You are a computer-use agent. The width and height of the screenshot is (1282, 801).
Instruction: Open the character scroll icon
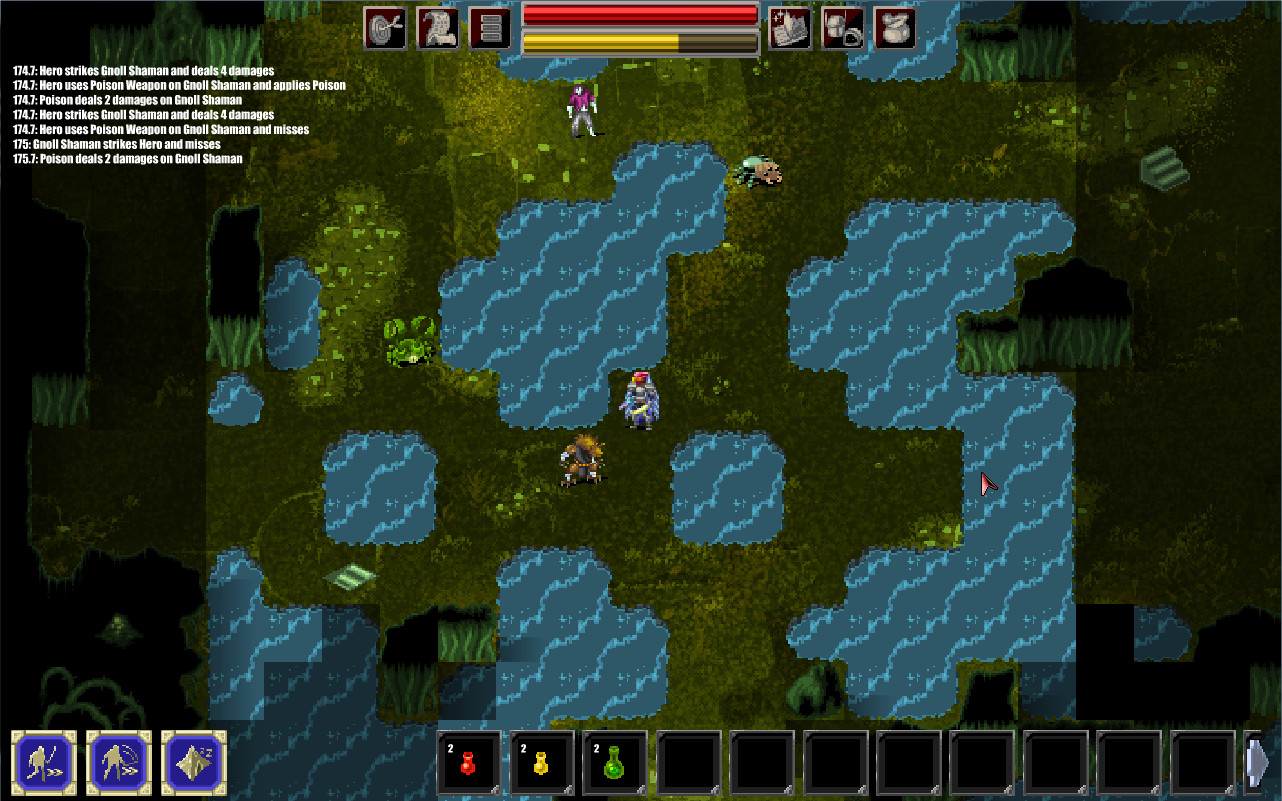[x=437, y=27]
